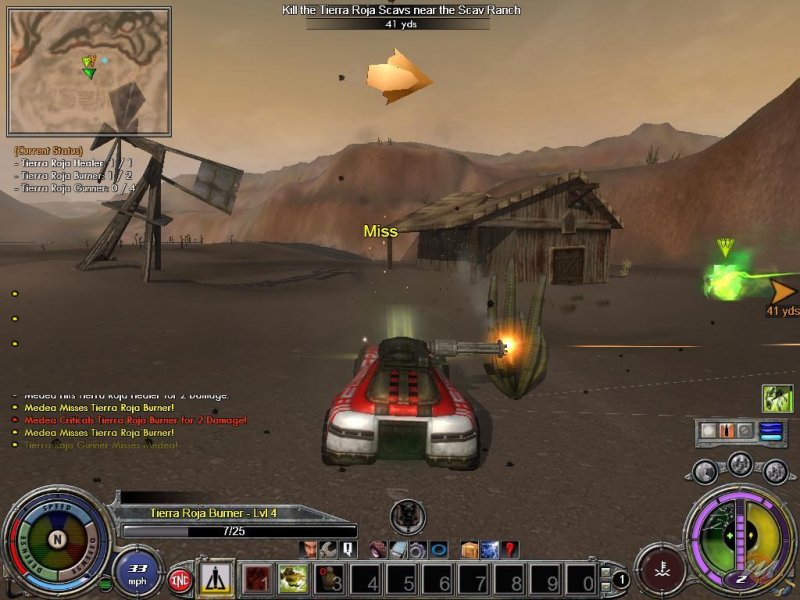Viewport: 800px width, 600px height.
Task: Click the hotbar page up arrow
Action: click(x=606, y=571)
